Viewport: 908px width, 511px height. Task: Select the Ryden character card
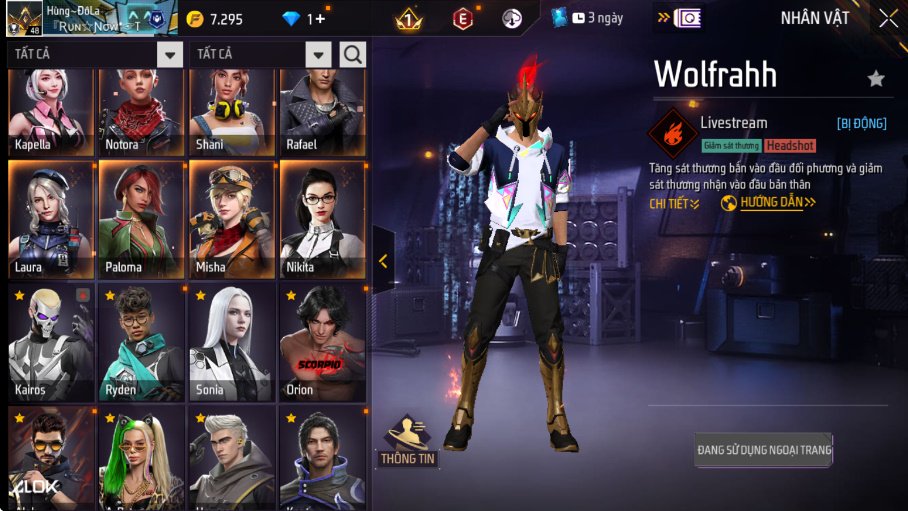click(141, 342)
